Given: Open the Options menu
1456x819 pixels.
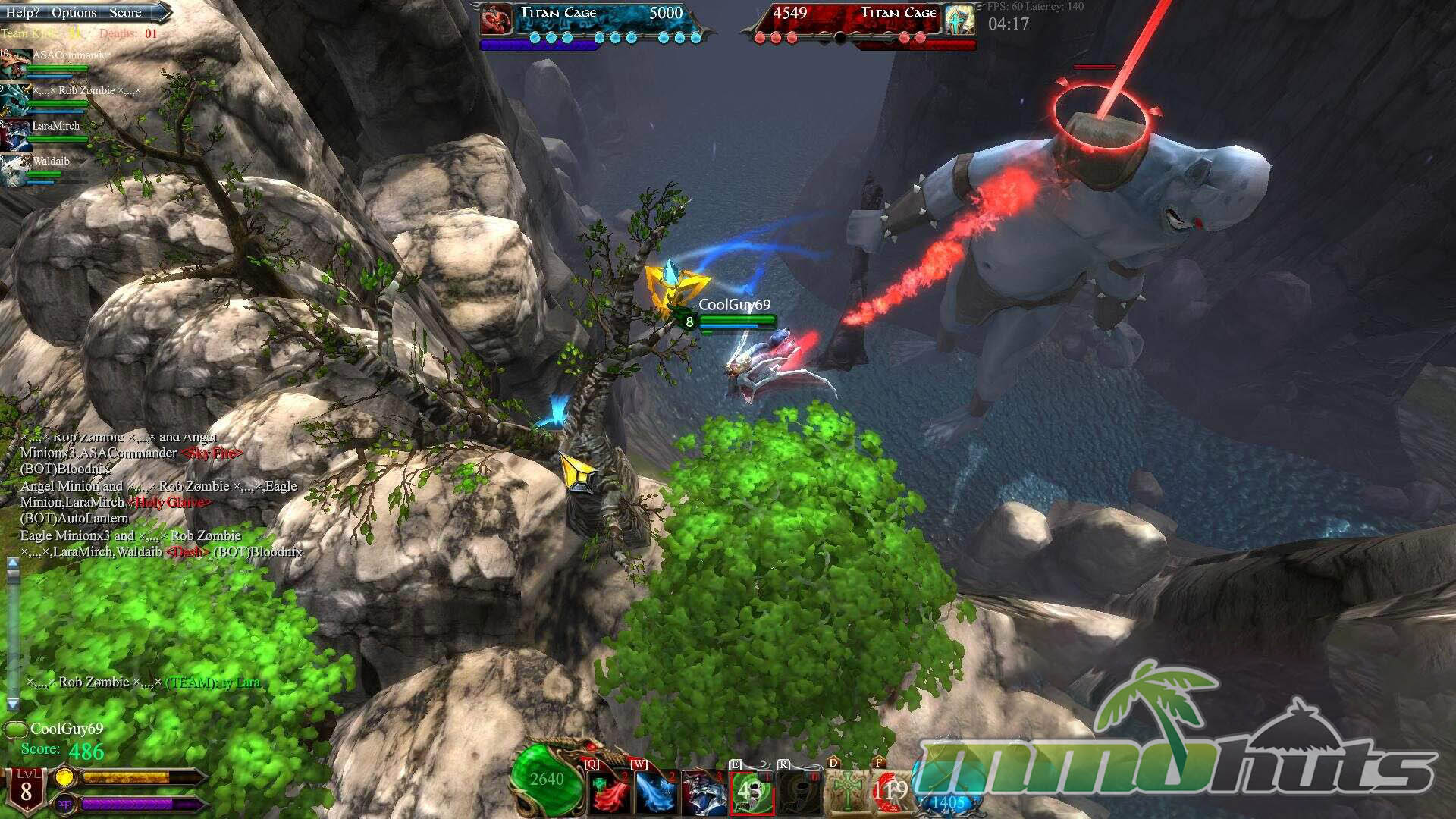Looking at the screenshot, I should [74, 12].
